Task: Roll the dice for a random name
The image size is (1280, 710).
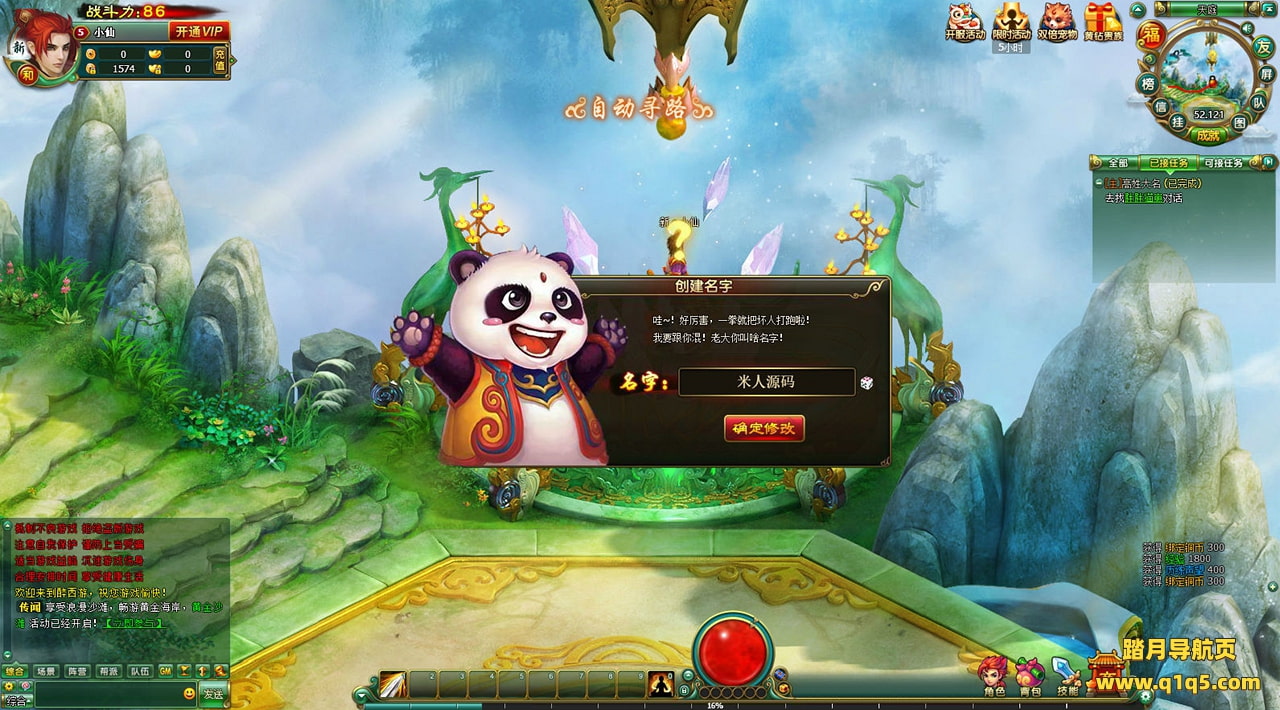Action: pos(866,383)
